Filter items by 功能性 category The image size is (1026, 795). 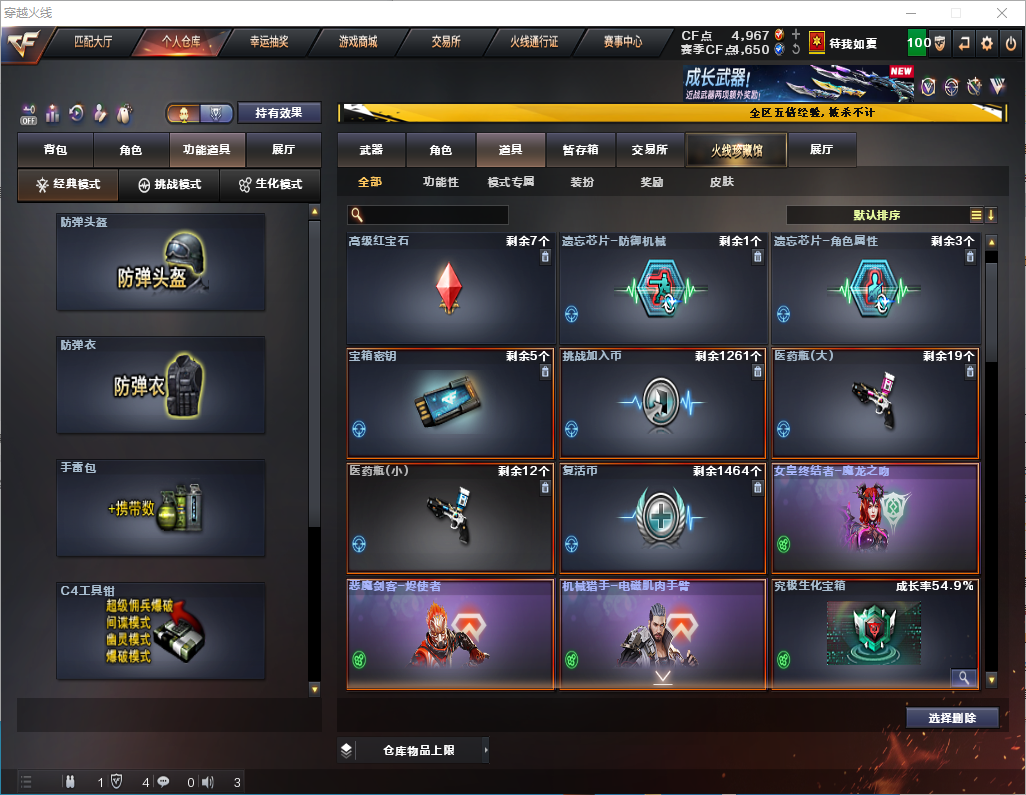[440, 182]
